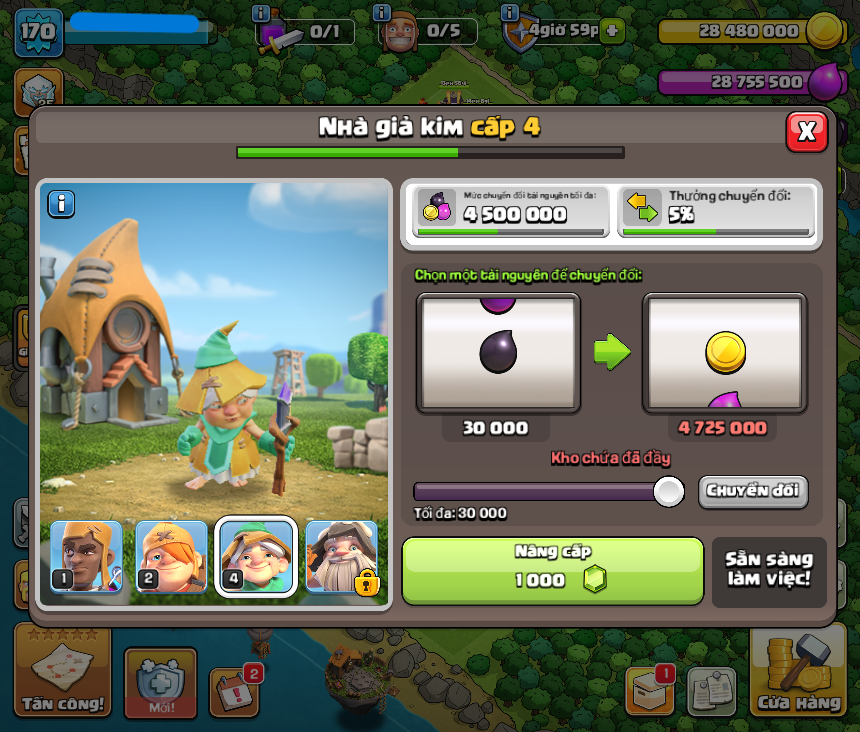Select the locked bearded helper portrait
The image size is (860, 732).
(x=342, y=557)
